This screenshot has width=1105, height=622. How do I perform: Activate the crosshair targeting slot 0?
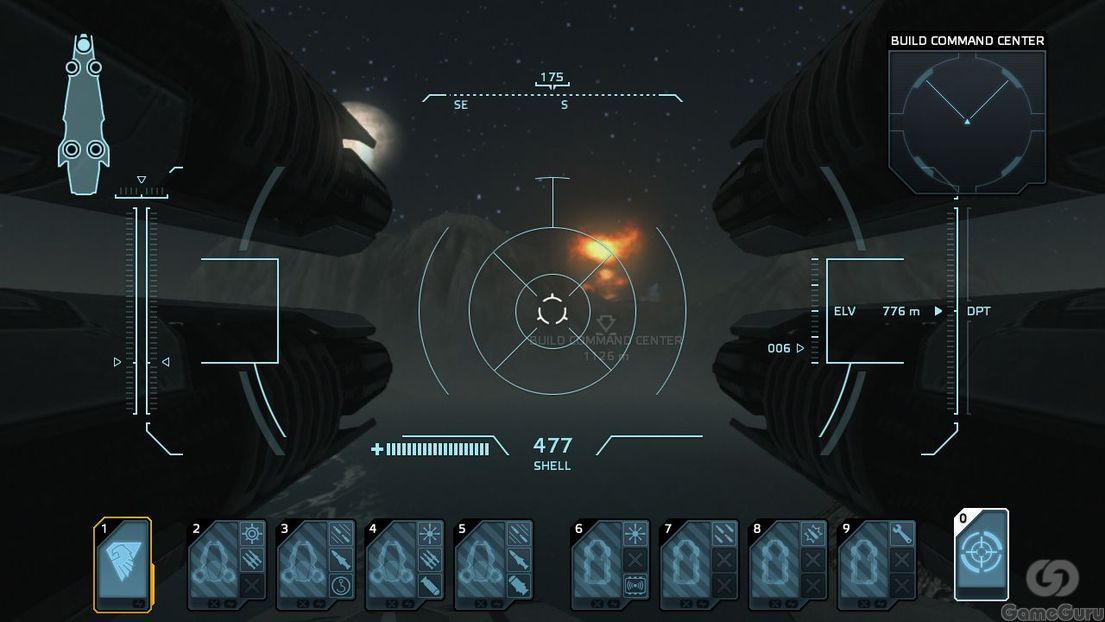[x=981, y=555]
